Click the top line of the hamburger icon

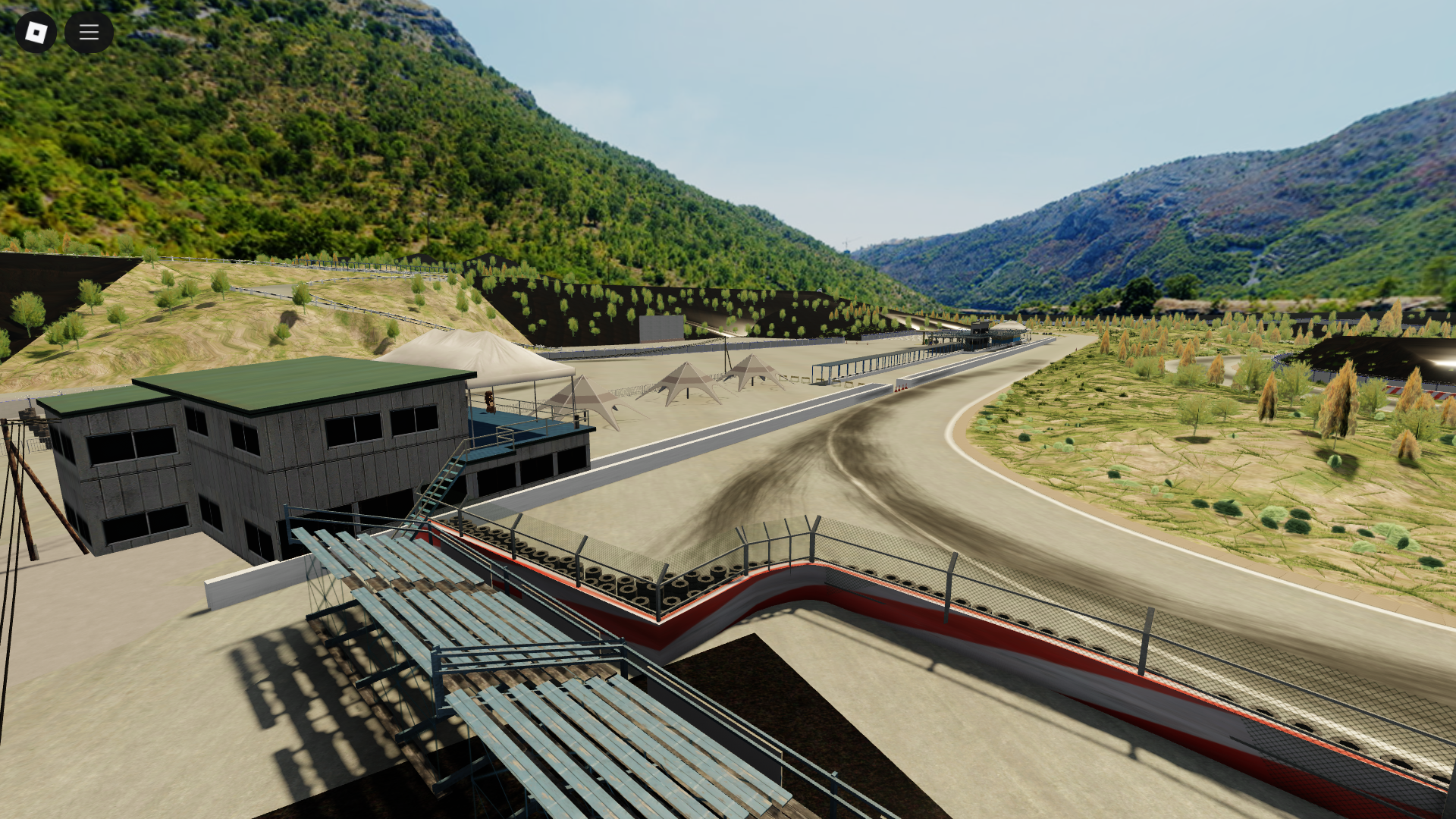click(89, 26)
